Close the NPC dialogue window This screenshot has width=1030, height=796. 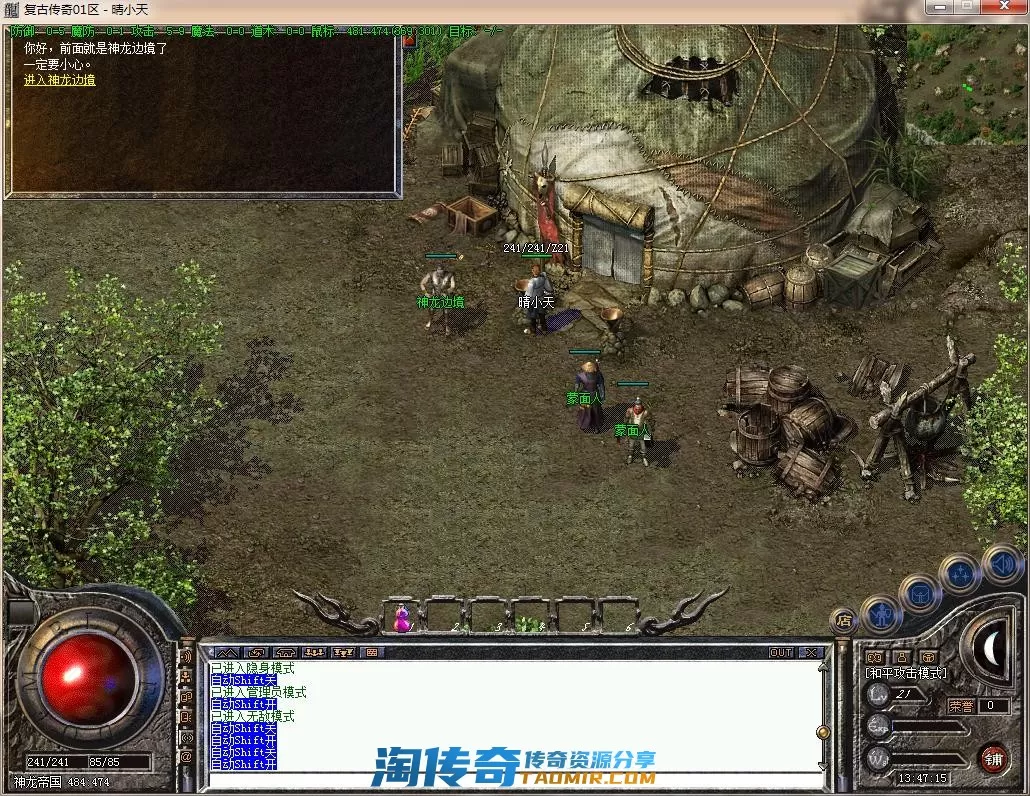coord(408,41)
